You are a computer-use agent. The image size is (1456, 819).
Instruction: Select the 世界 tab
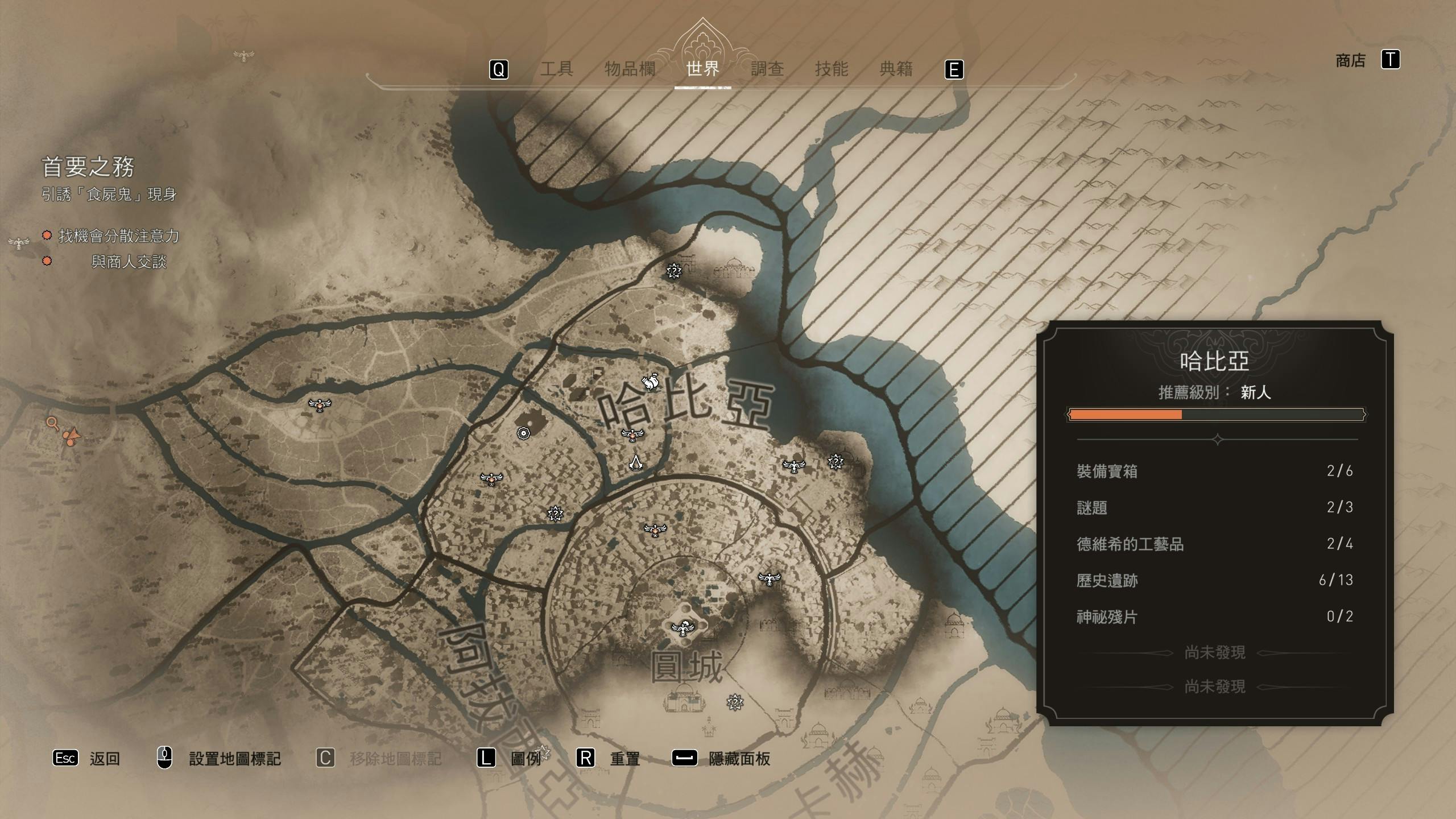tap(703, 69)
